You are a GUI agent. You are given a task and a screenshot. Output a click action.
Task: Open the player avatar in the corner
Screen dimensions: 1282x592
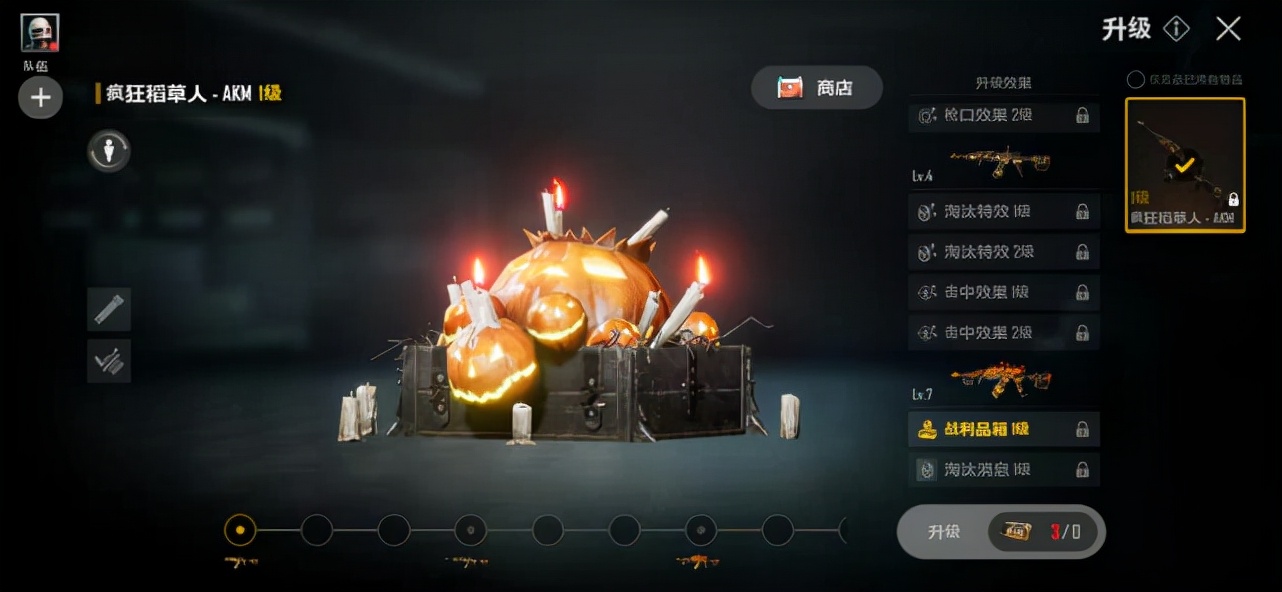40,33
